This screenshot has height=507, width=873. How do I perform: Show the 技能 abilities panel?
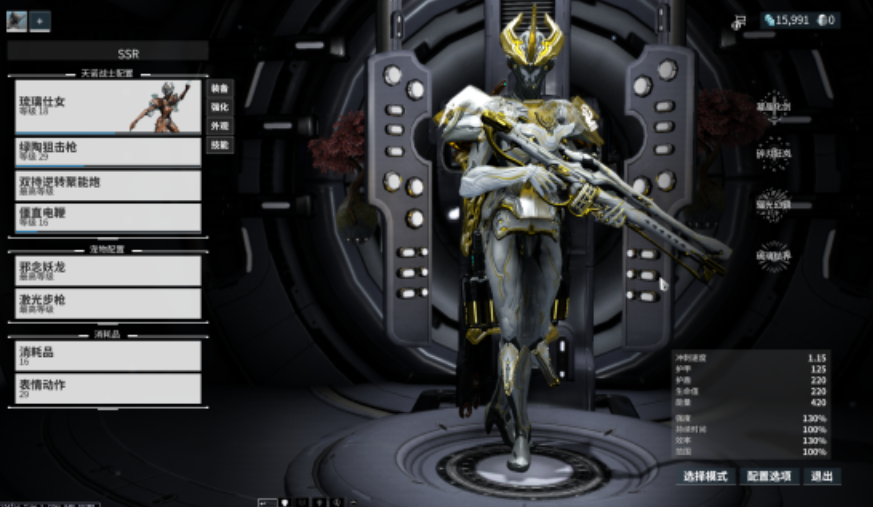(x=220, y=145)
